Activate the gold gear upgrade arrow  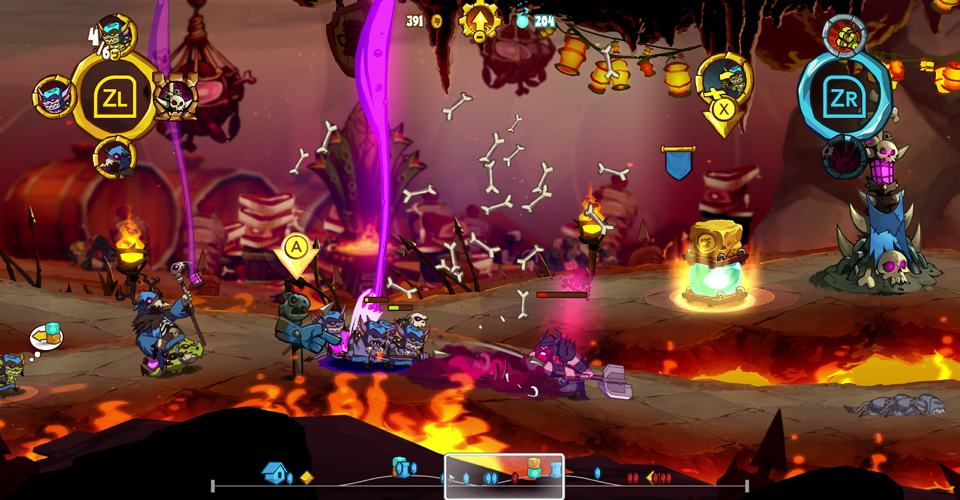click(x=480, y=22)
